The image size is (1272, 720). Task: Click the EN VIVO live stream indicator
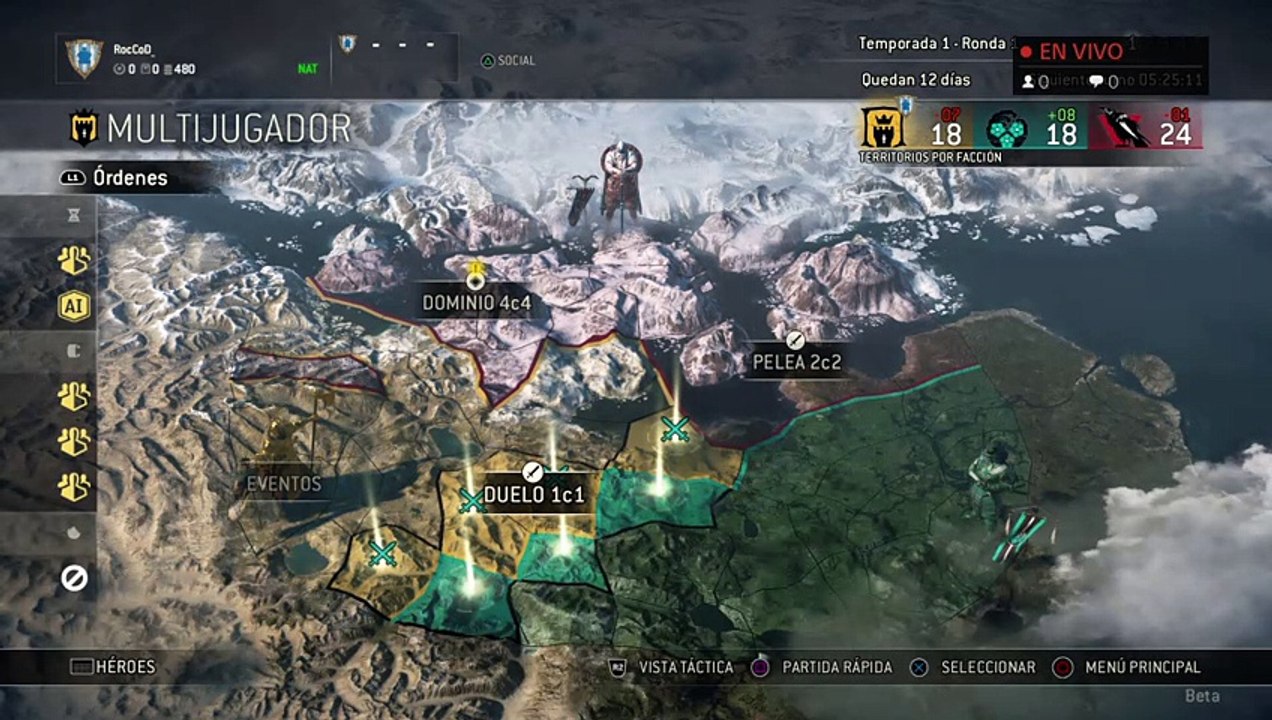point(1071,52)
